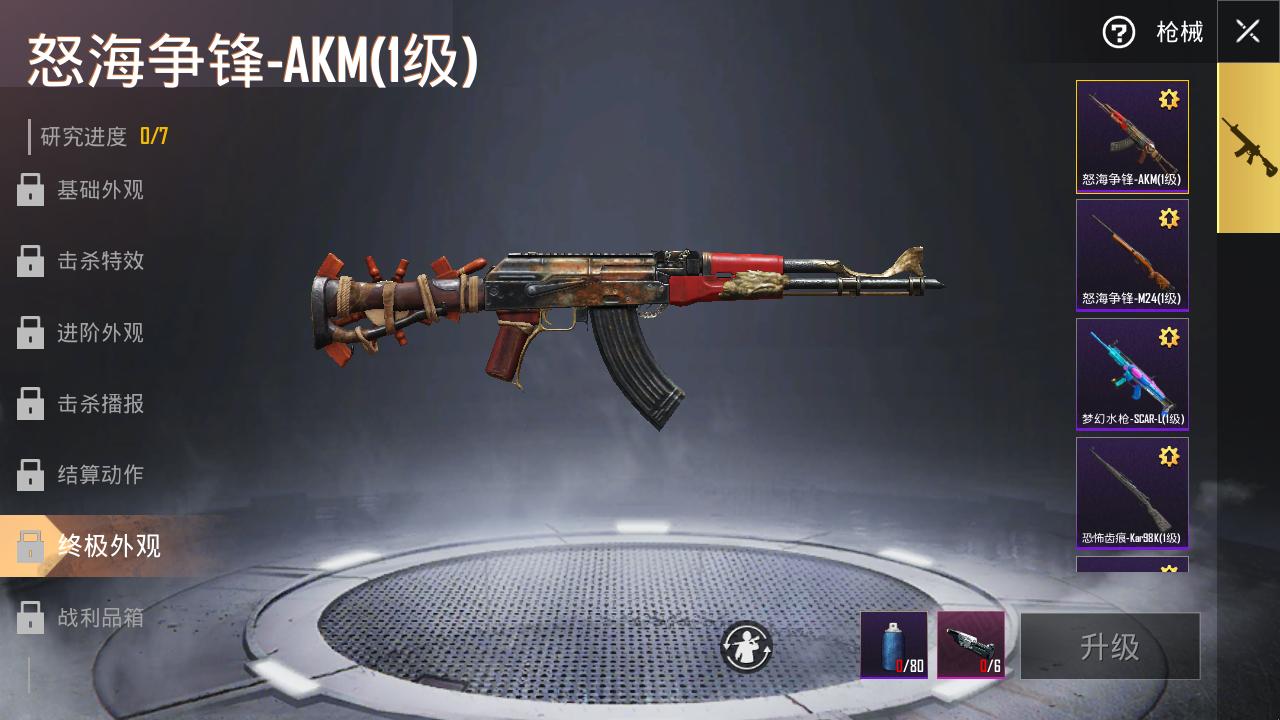
Task: Select the gun material slot showing 0/6
Action: click(971, 645)
